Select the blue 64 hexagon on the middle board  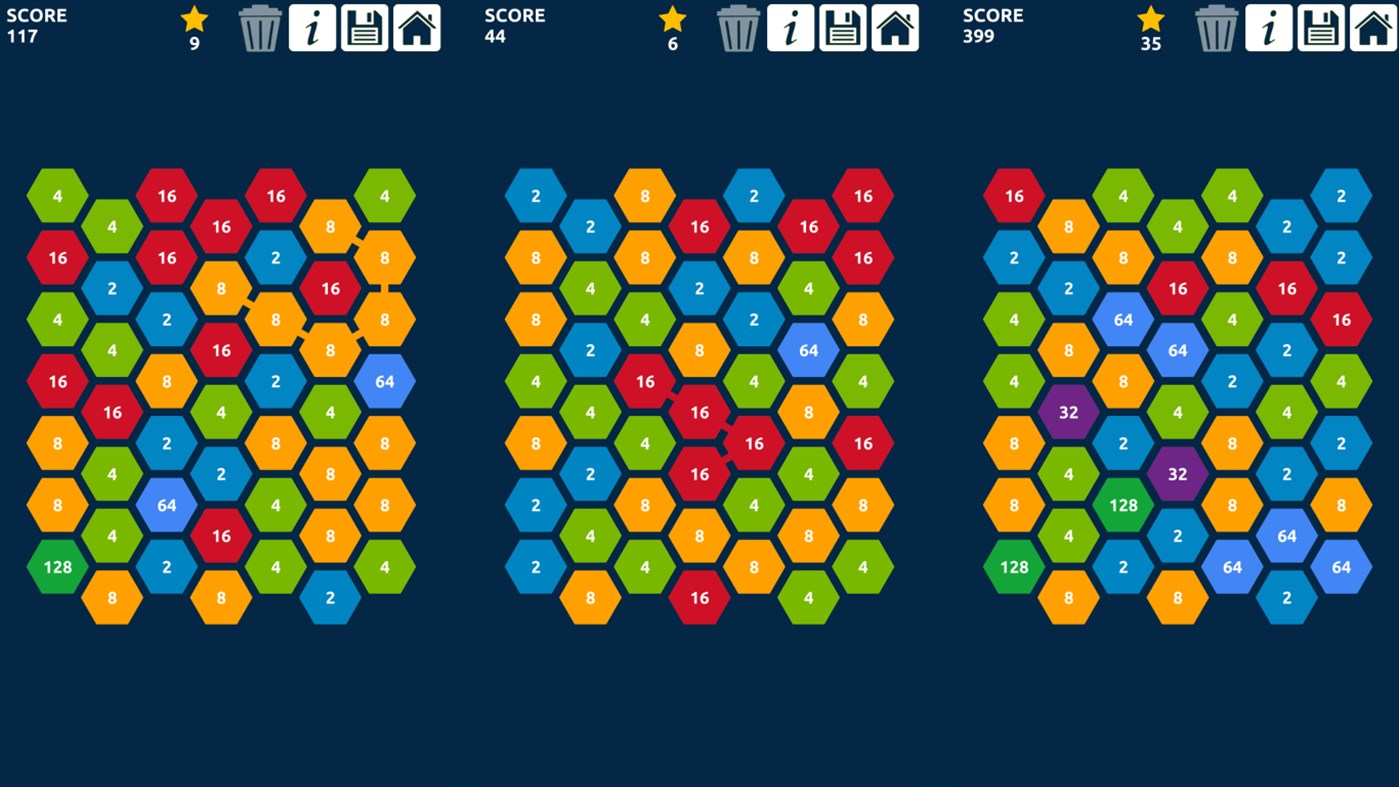[x=808, y=350]
